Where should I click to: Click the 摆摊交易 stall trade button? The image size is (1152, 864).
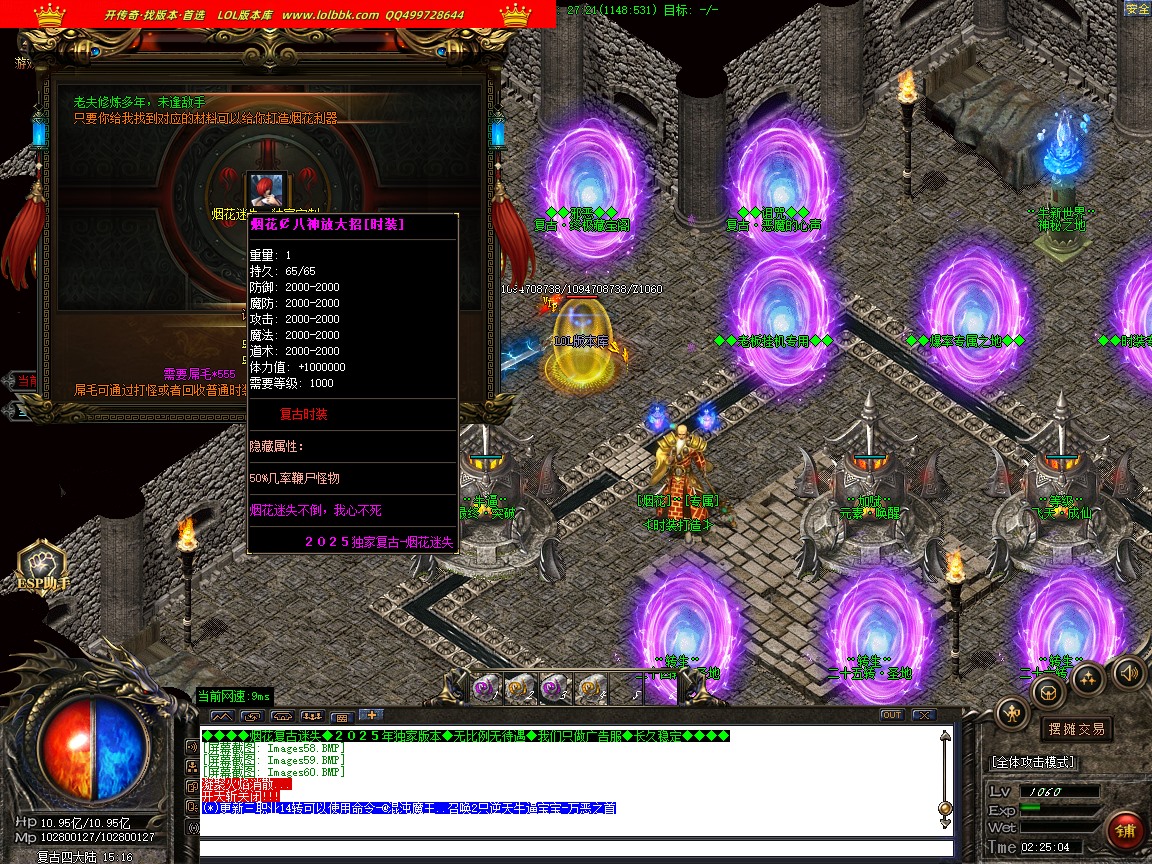pos(1076,729)
